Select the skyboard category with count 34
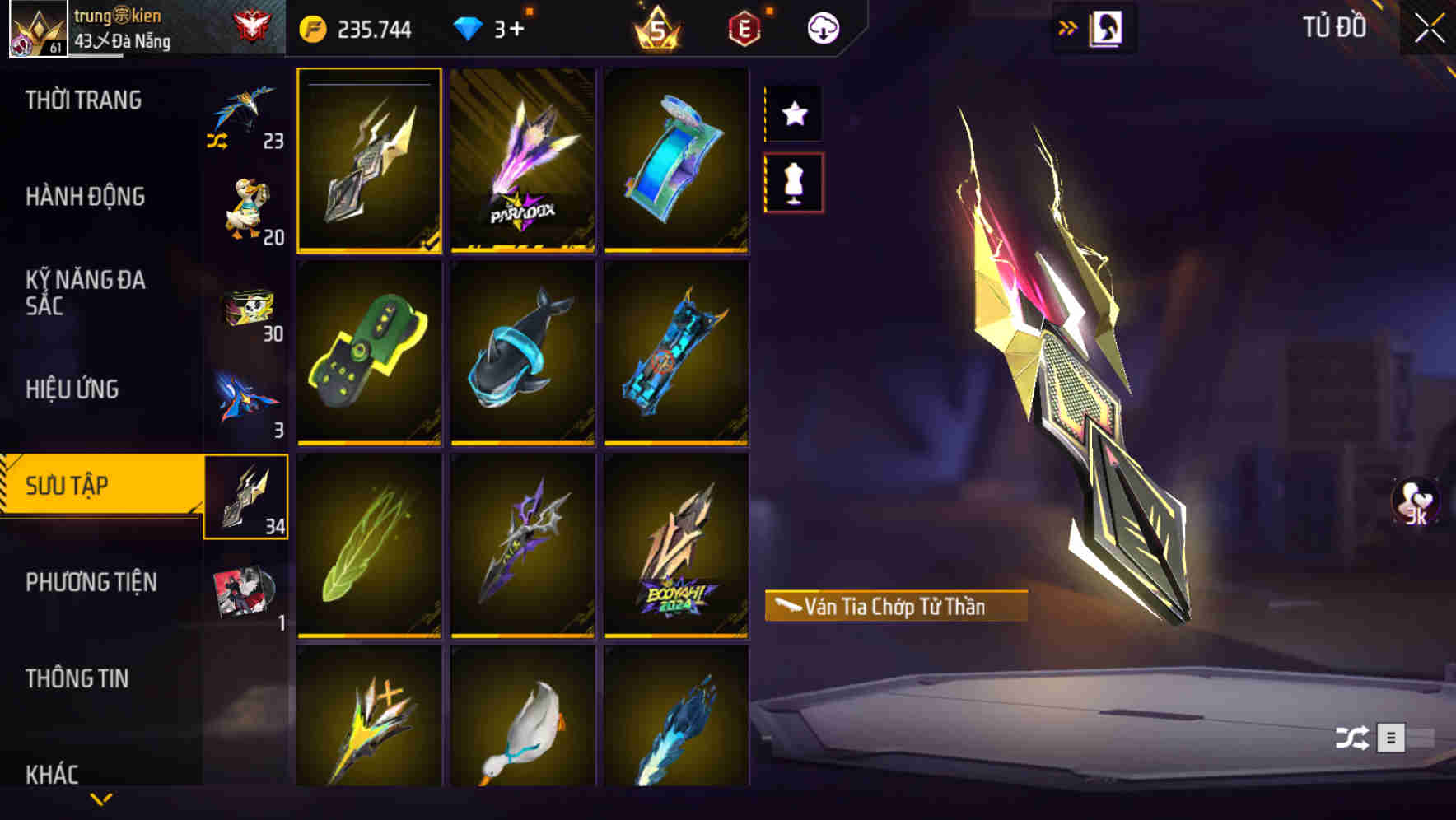The image size is (1456, 820). pos(245,497)
